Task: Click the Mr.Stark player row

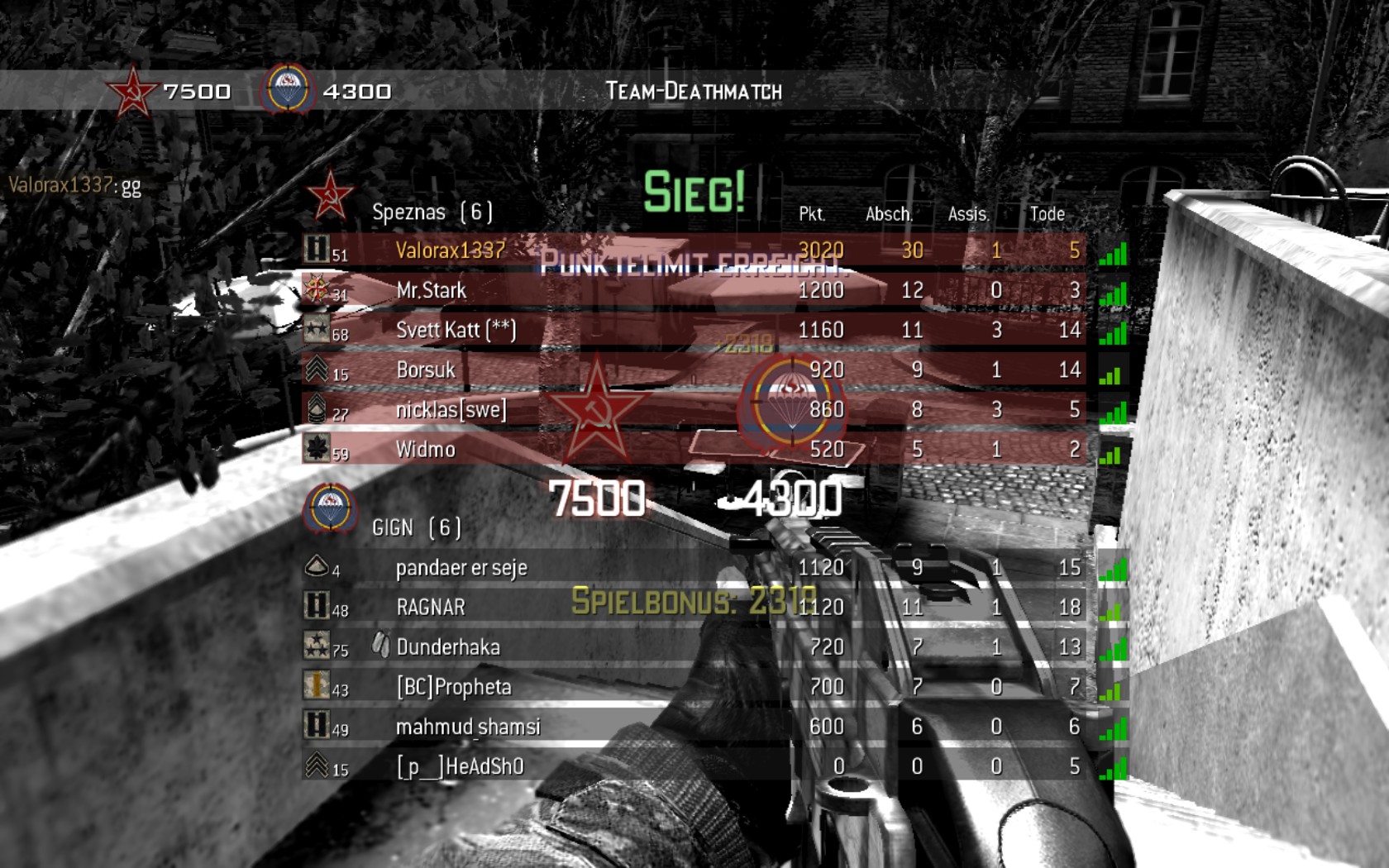Action: [431, 290]
